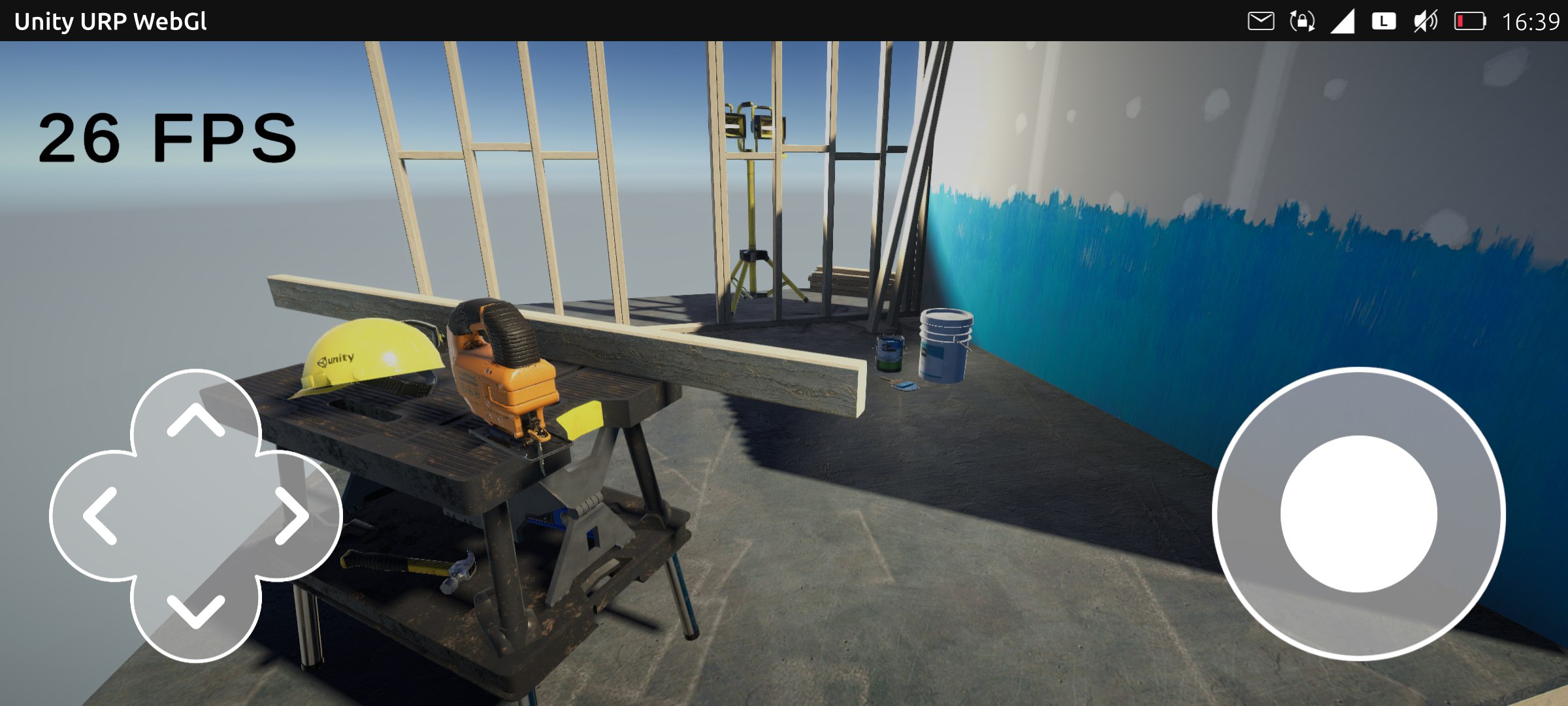Click the muted speaker icon in status bar

tap(1425, 22)
